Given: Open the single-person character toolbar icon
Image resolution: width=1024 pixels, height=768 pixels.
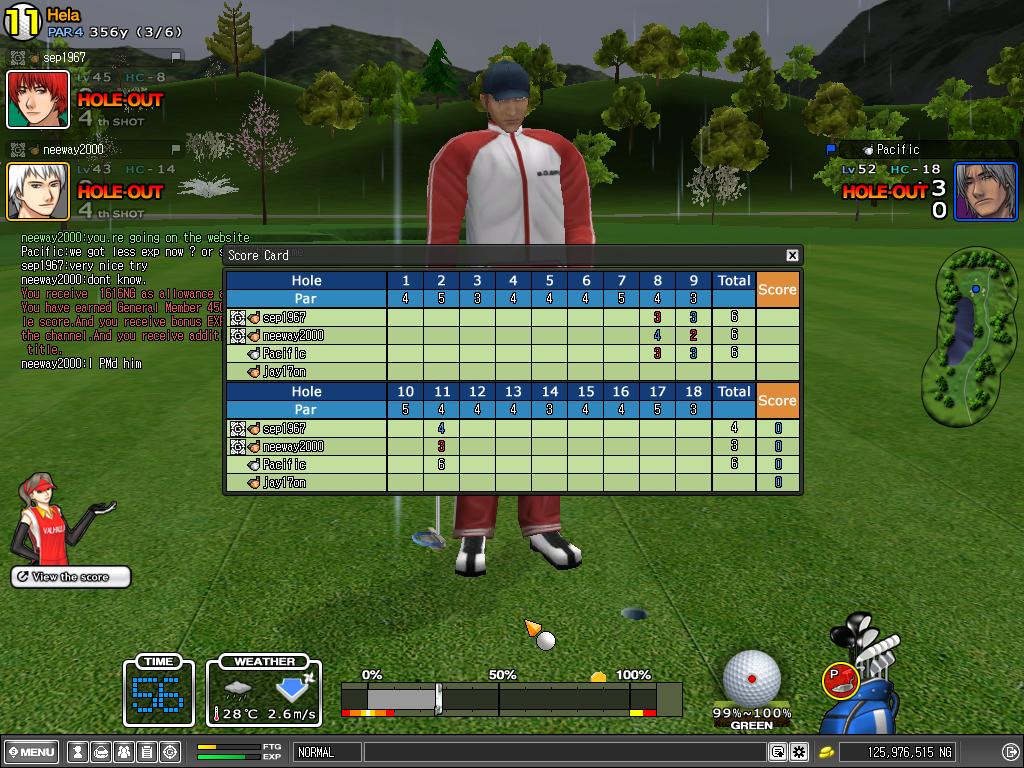Looking at the screenshot, I should click(78, 752).
